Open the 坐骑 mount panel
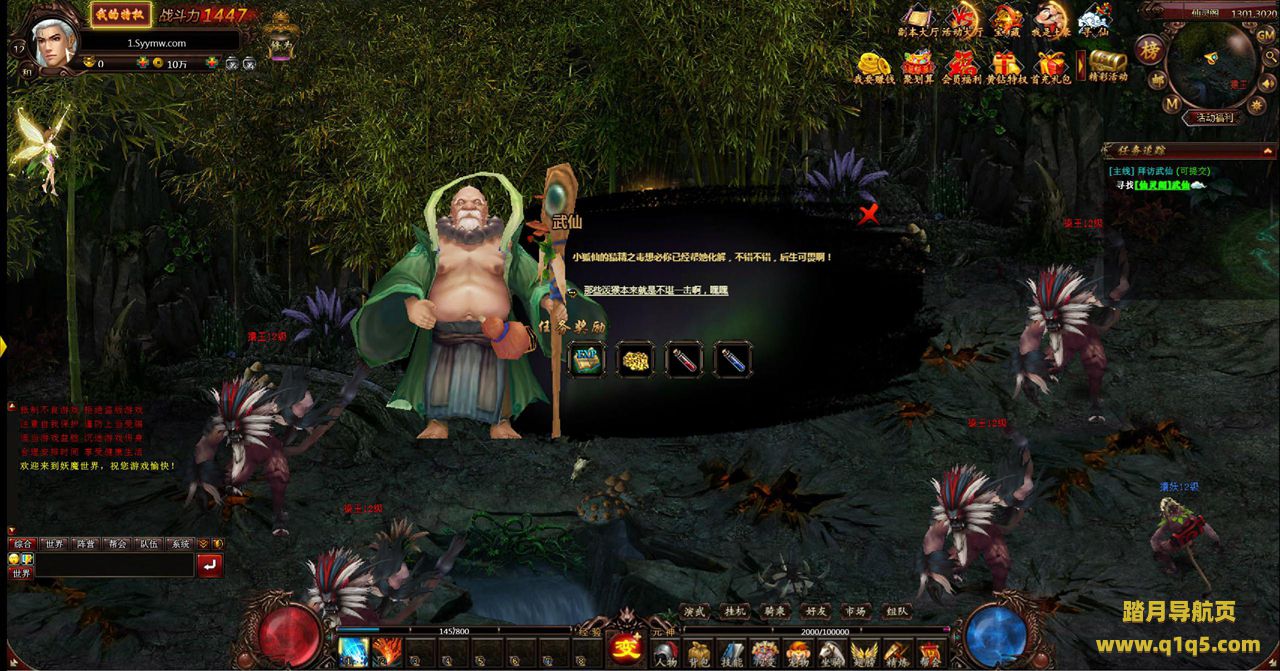This screenshot has width=1280, height=671. pyautogui.click(x=830, y=654)
